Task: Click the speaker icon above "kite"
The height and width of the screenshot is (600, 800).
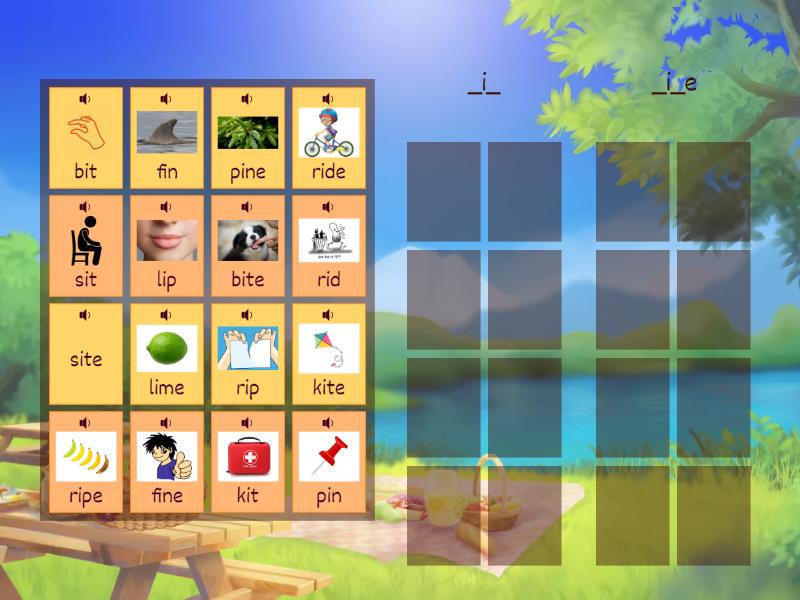Action: click(x=328, y=315)
